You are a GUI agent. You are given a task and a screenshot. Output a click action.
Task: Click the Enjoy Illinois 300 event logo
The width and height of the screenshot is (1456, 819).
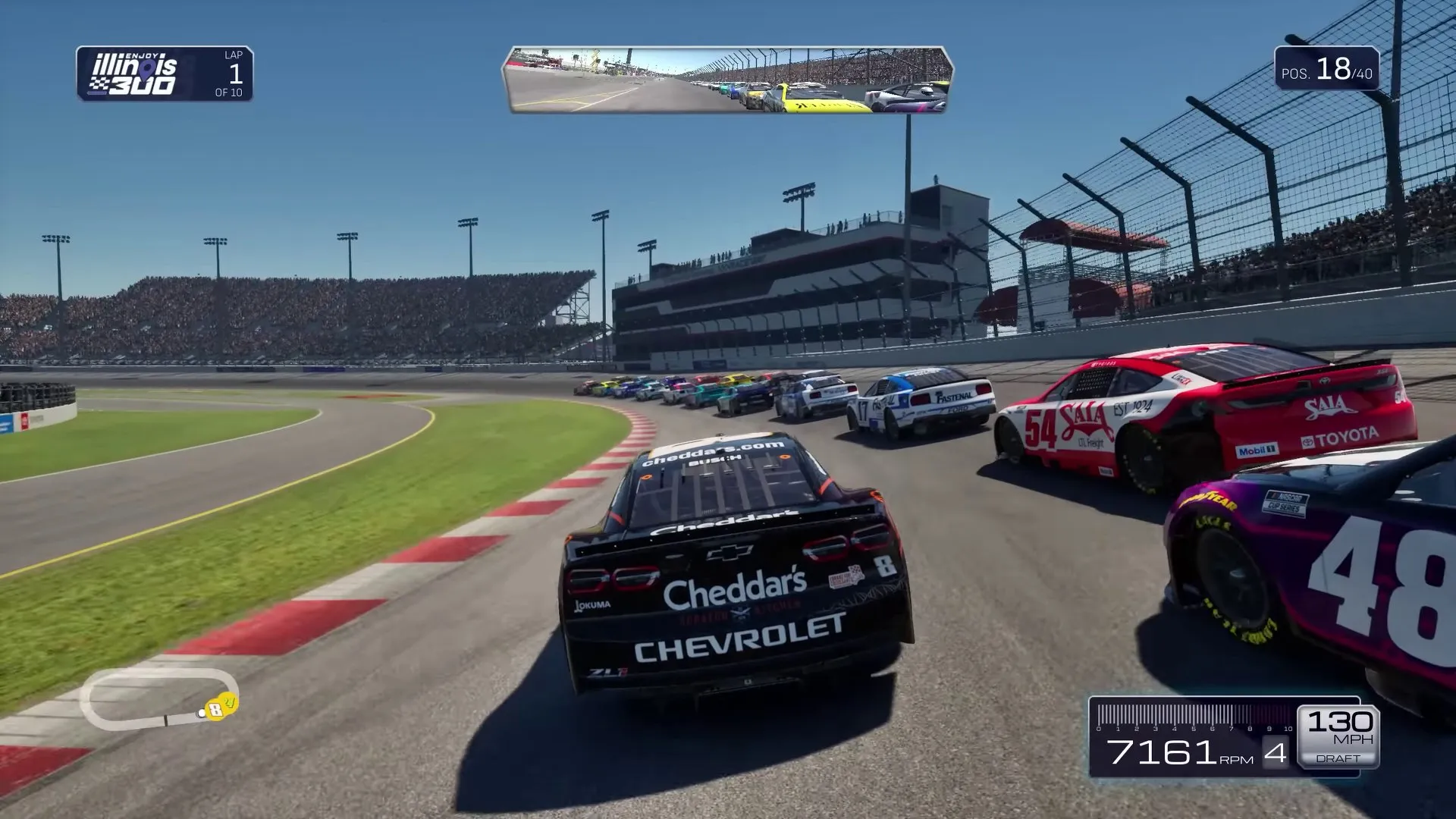[135, 74]
